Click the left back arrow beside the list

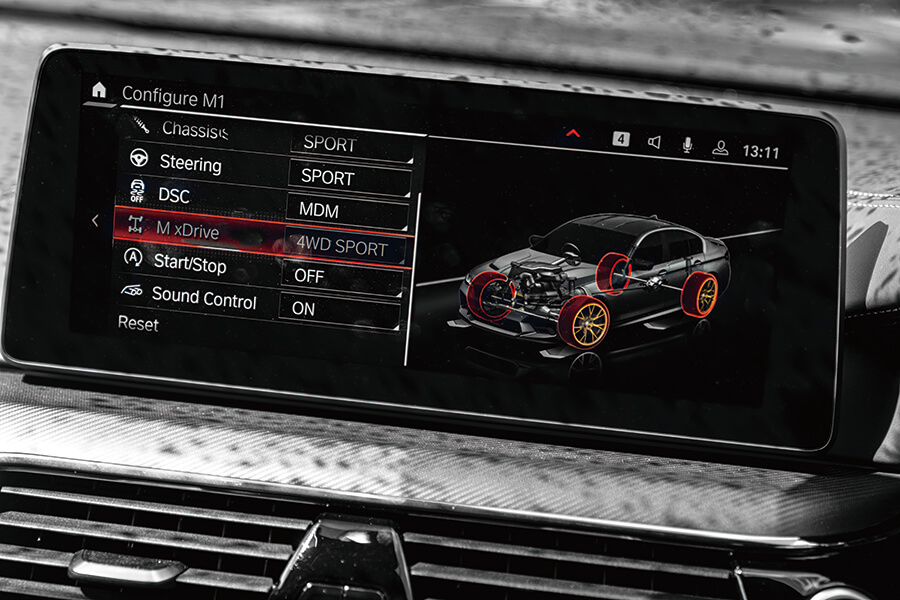pos(95,221)
